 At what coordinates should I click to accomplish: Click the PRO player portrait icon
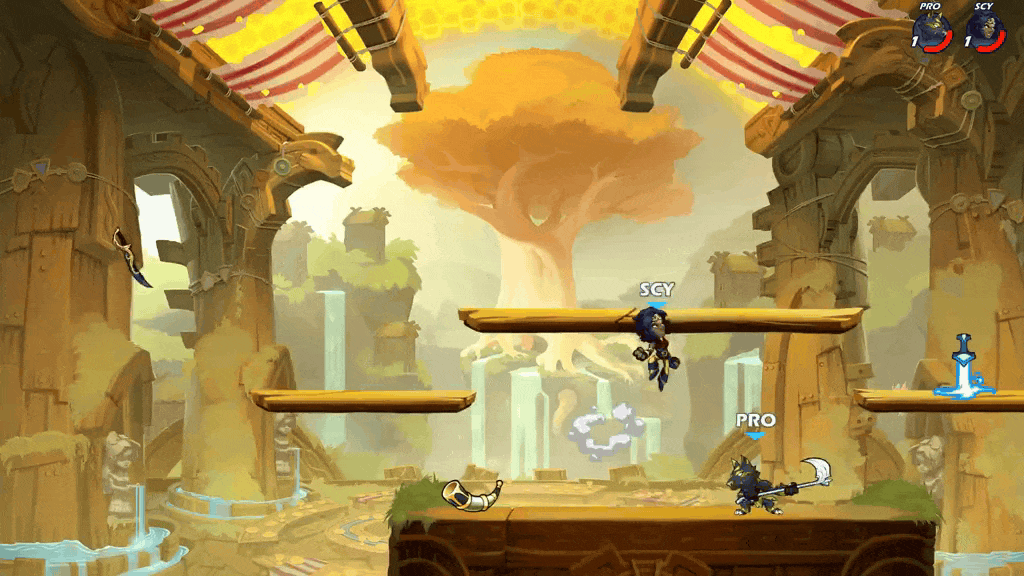(932, 30)
